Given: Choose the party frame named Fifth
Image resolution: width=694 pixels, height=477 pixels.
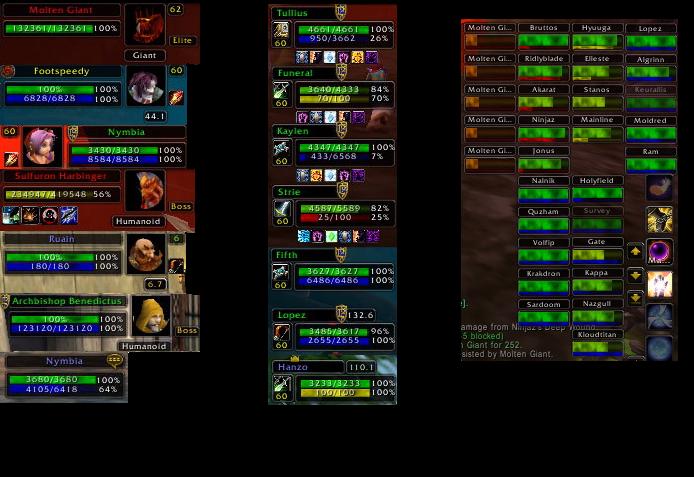Looking at the screenshot, I should [334, 272].
